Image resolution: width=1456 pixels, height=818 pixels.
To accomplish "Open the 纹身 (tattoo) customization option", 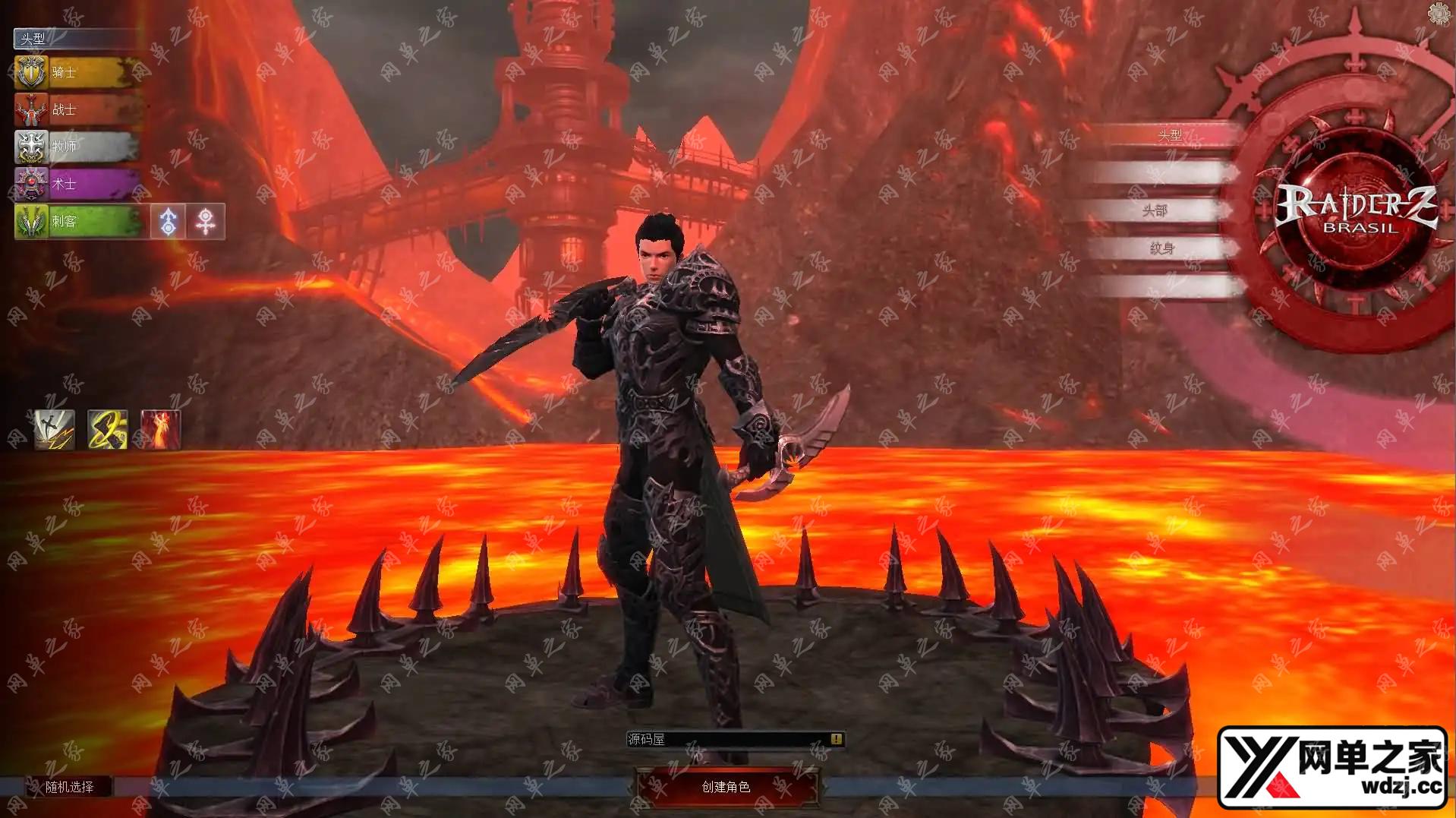I will click(1161, 248).
